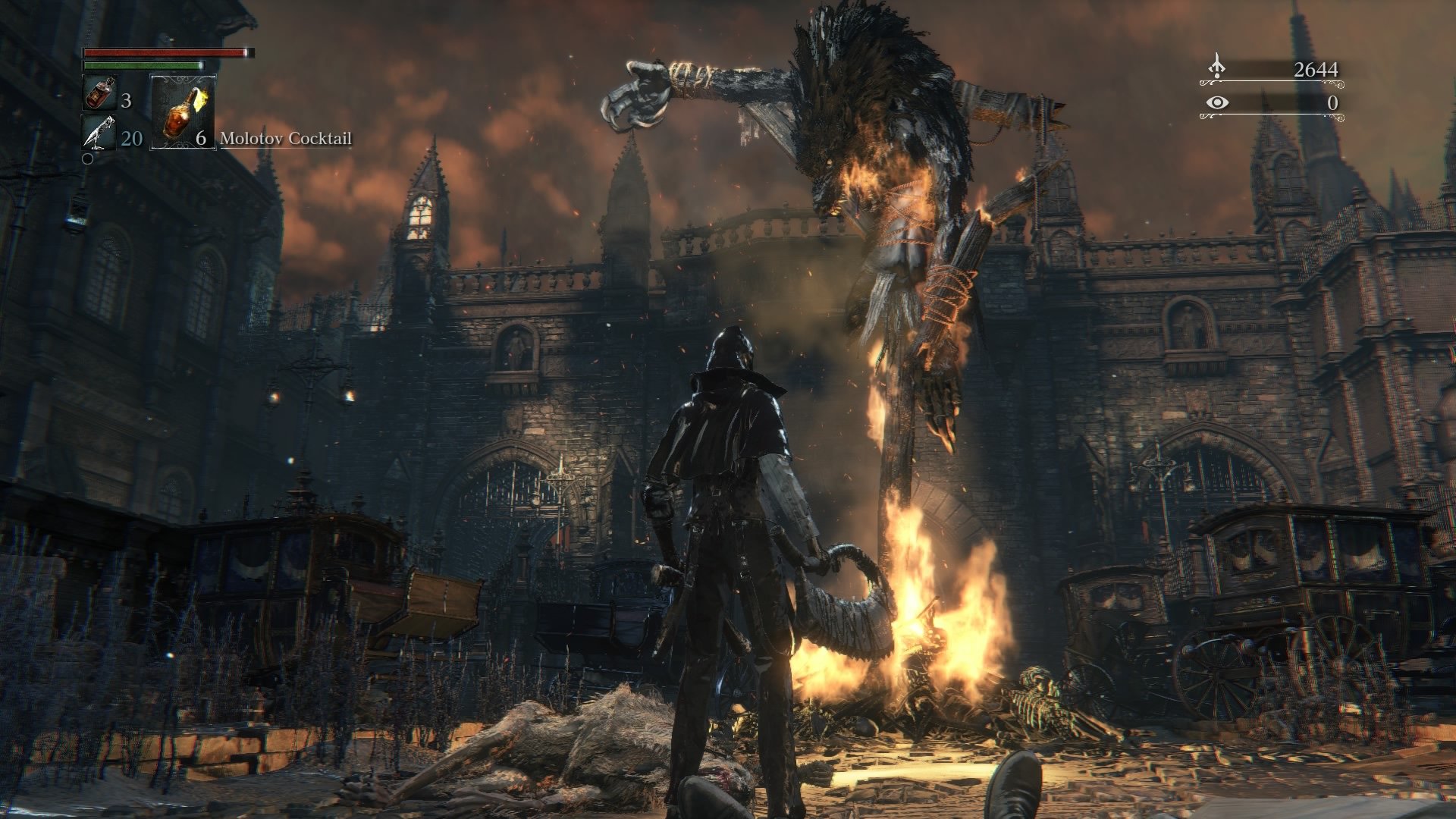
Task: Toggle the Insight counter display
Action: click(1333, 105)
